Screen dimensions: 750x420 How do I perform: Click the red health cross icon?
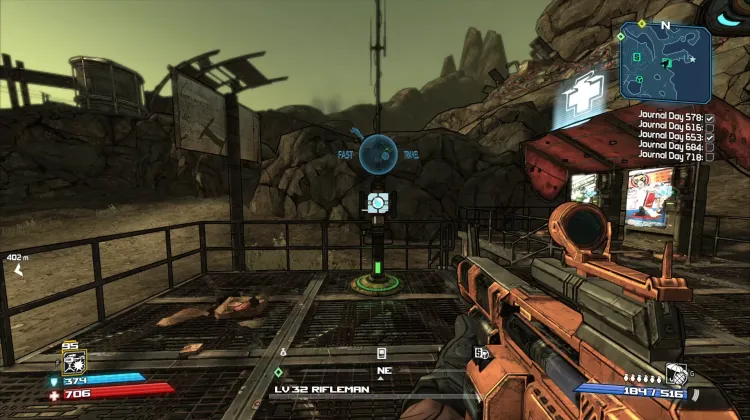coord(54,395)
